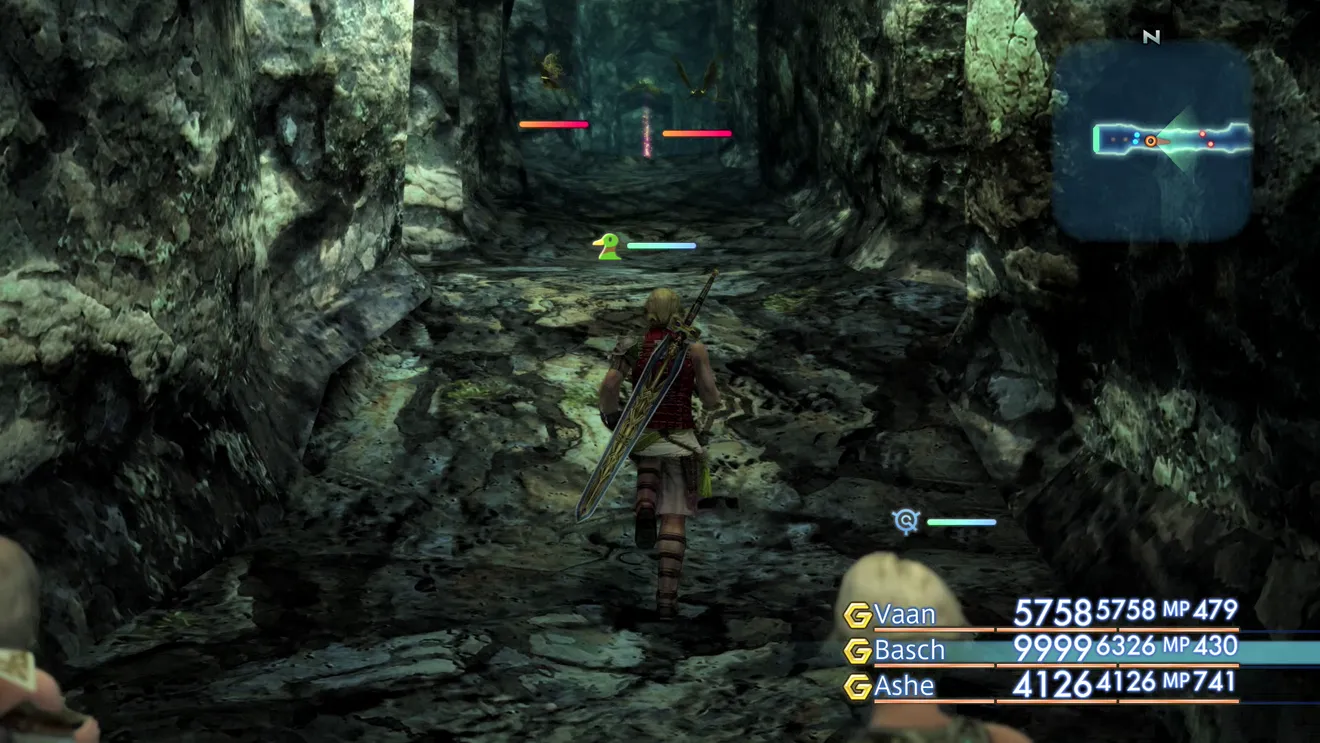
Task: Select Vaan in the party list
Action: (x=905, y=614)
